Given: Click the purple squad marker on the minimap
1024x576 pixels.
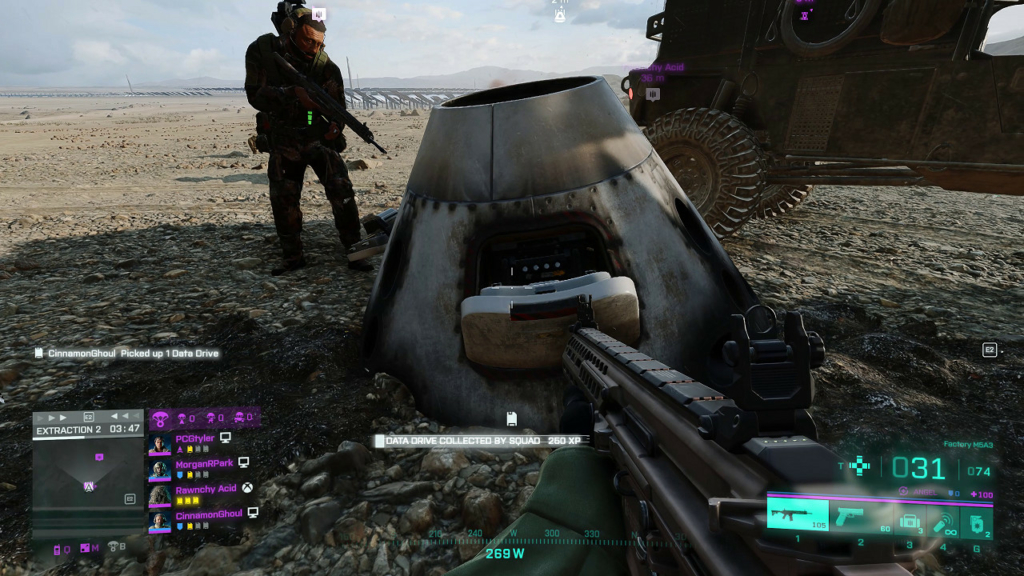Looking at the screenshot, I should tap(98, 457).
